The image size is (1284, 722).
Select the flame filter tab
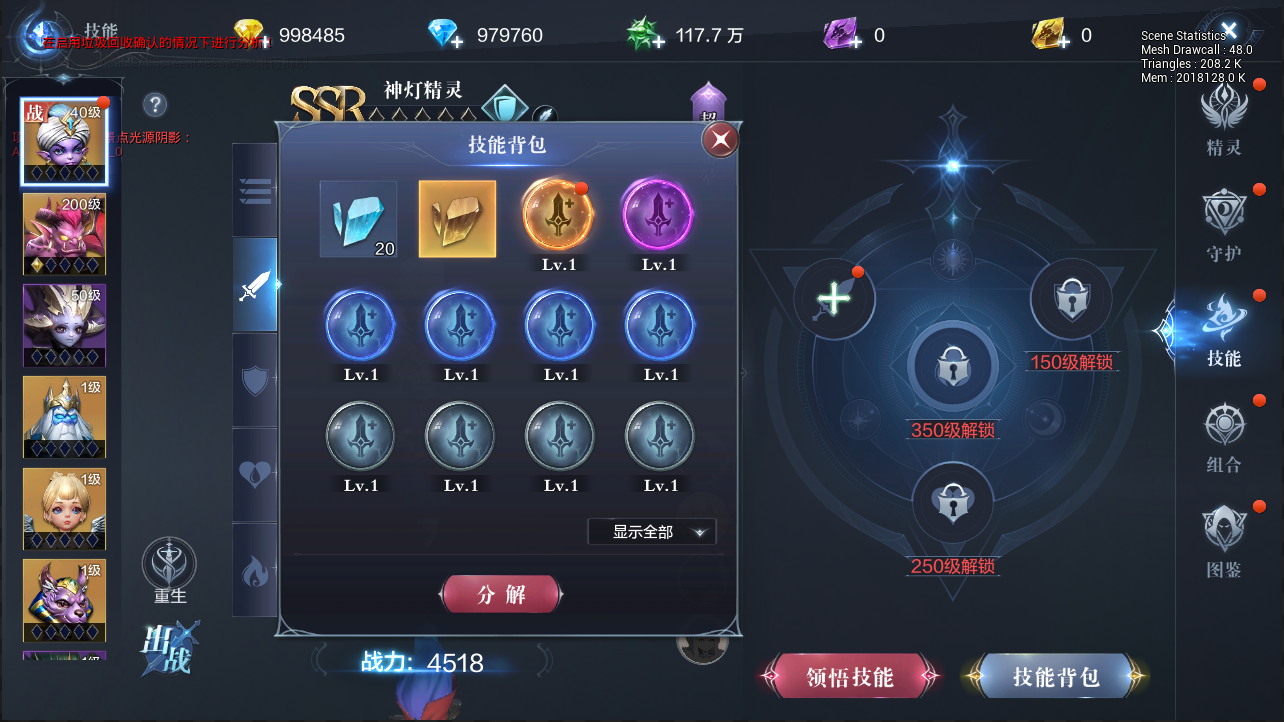point(255,569)
